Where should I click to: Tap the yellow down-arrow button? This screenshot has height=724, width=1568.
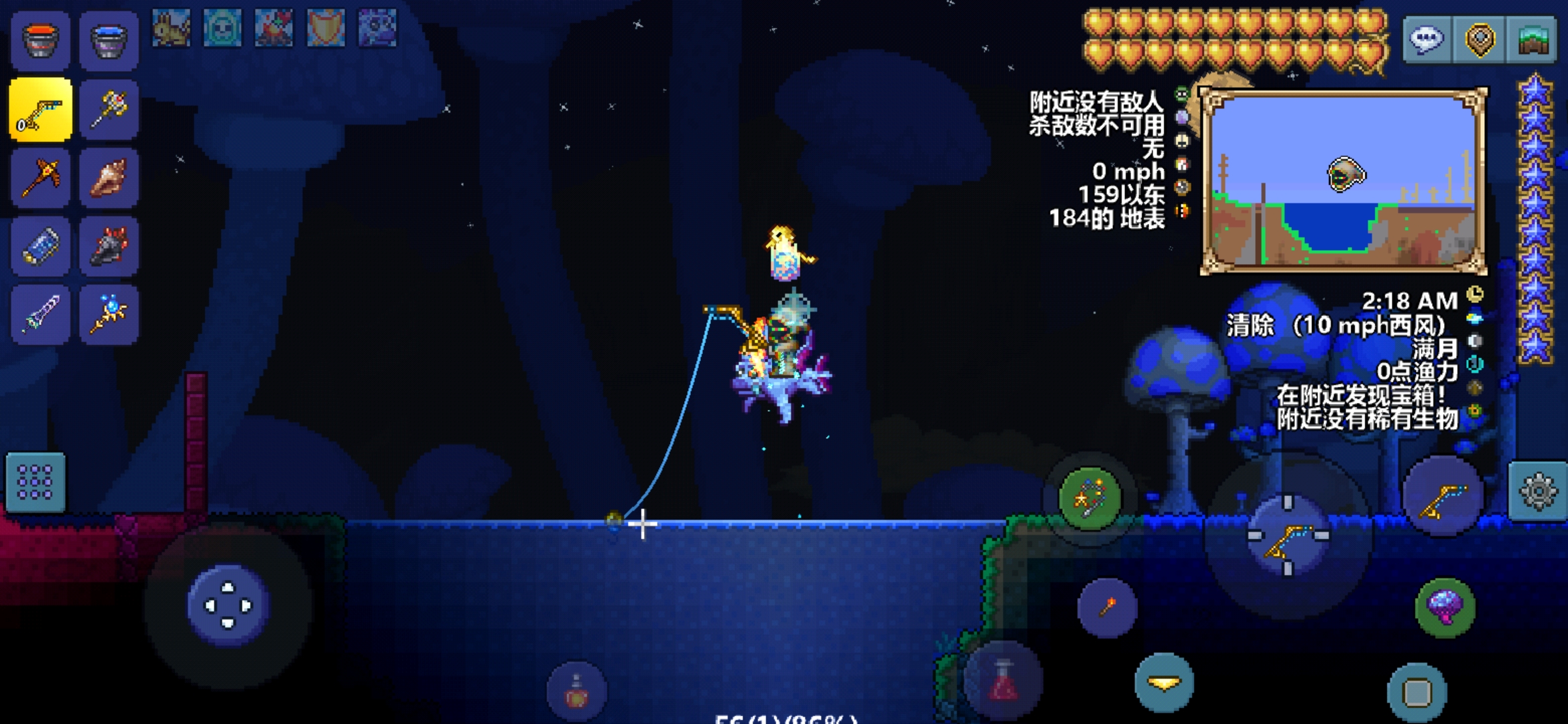click(x=1164, y=682)
